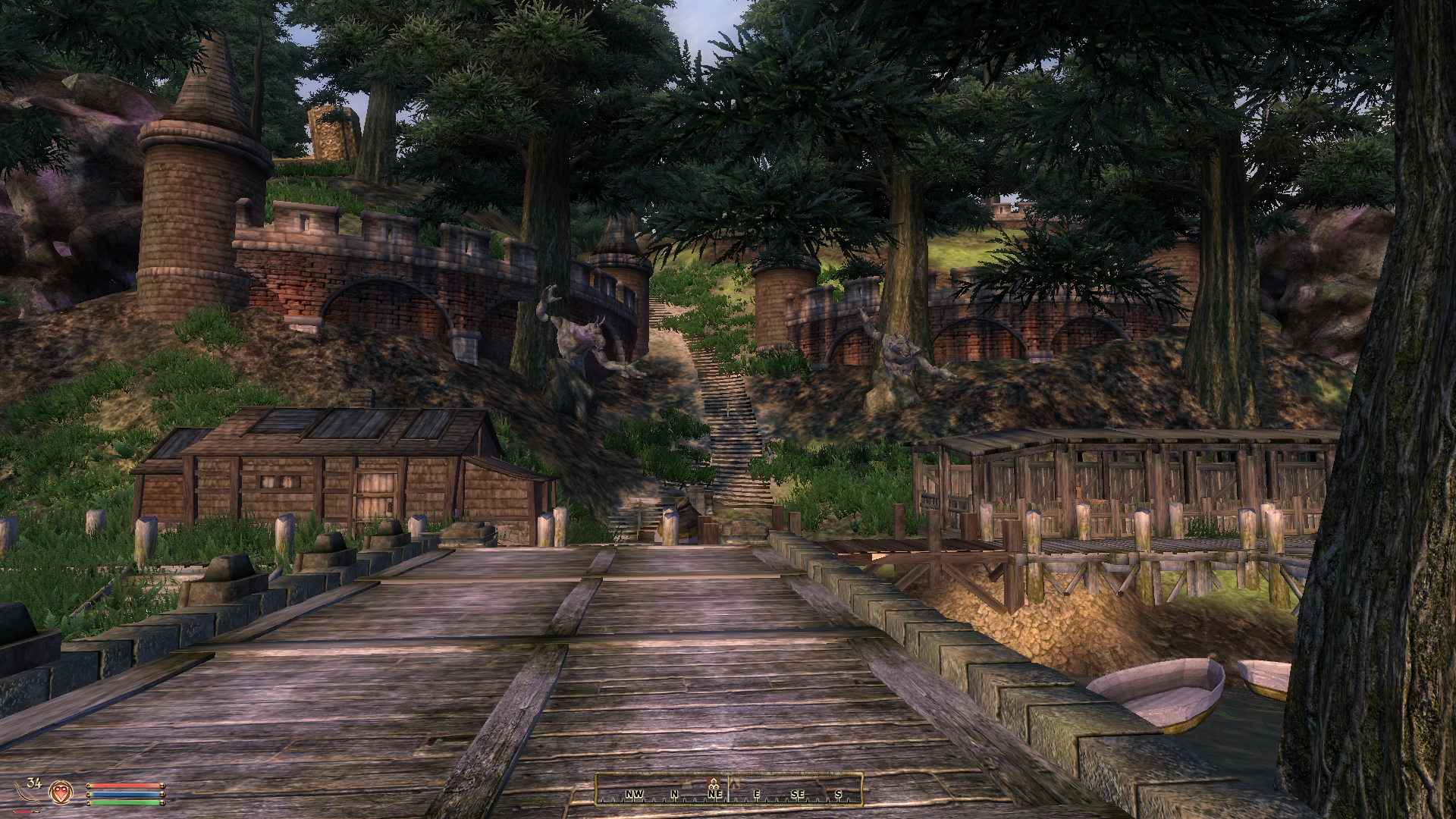Select the heart-shaped active spell icon

[x=60, y=792]
